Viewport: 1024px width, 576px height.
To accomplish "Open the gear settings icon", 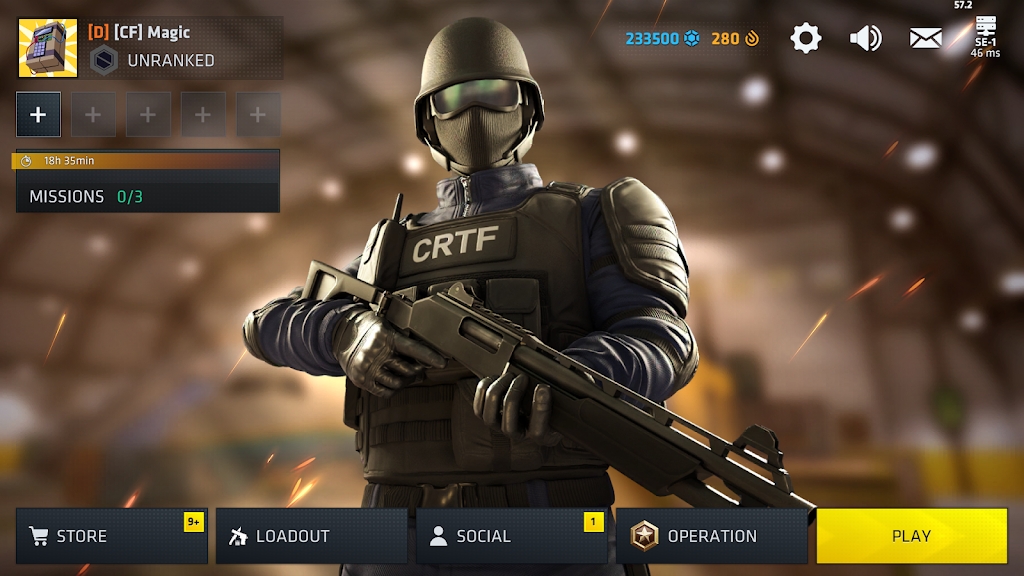I will pos(805,39).
